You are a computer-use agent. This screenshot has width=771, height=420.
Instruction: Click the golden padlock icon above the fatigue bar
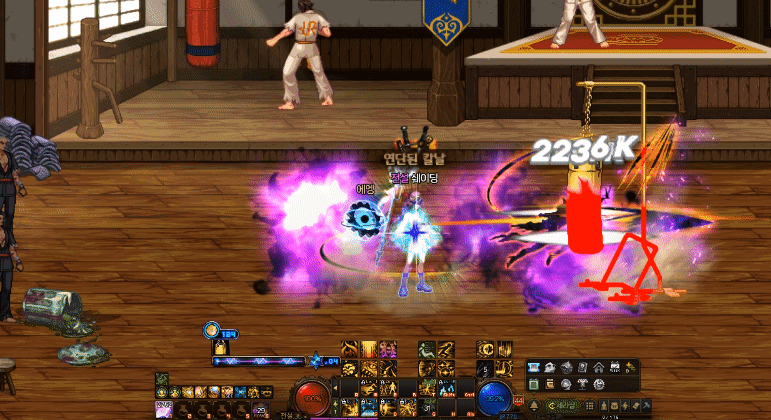(220, 346)
